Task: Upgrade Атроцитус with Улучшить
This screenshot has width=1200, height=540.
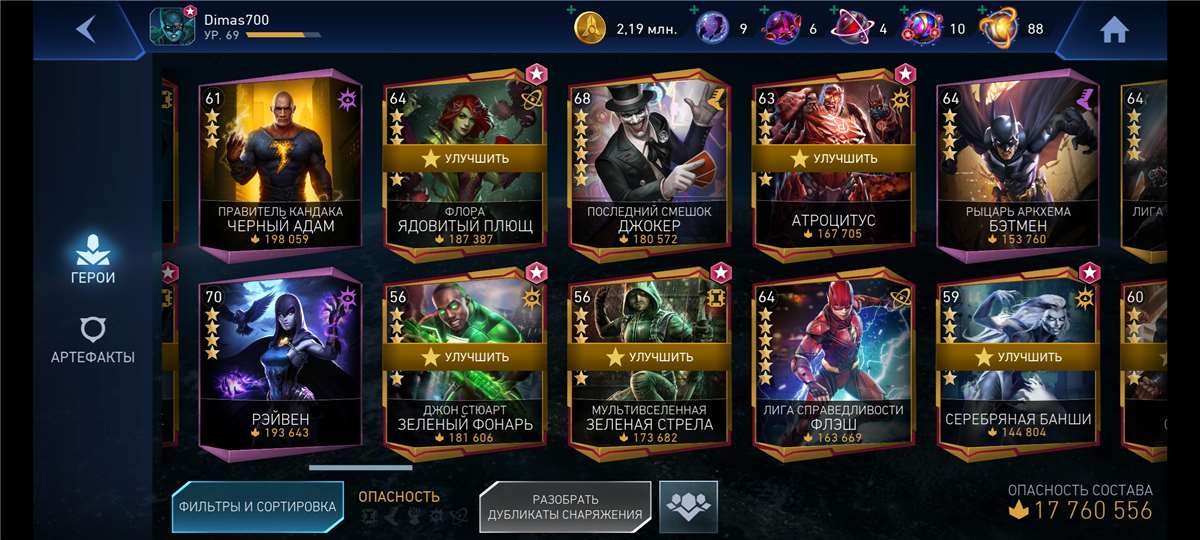Action: (833, 158)
